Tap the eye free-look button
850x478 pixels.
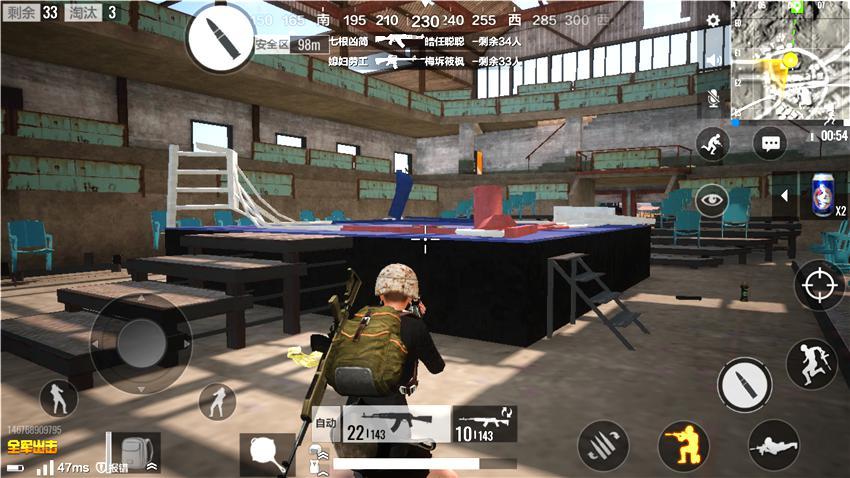(712, 199)
